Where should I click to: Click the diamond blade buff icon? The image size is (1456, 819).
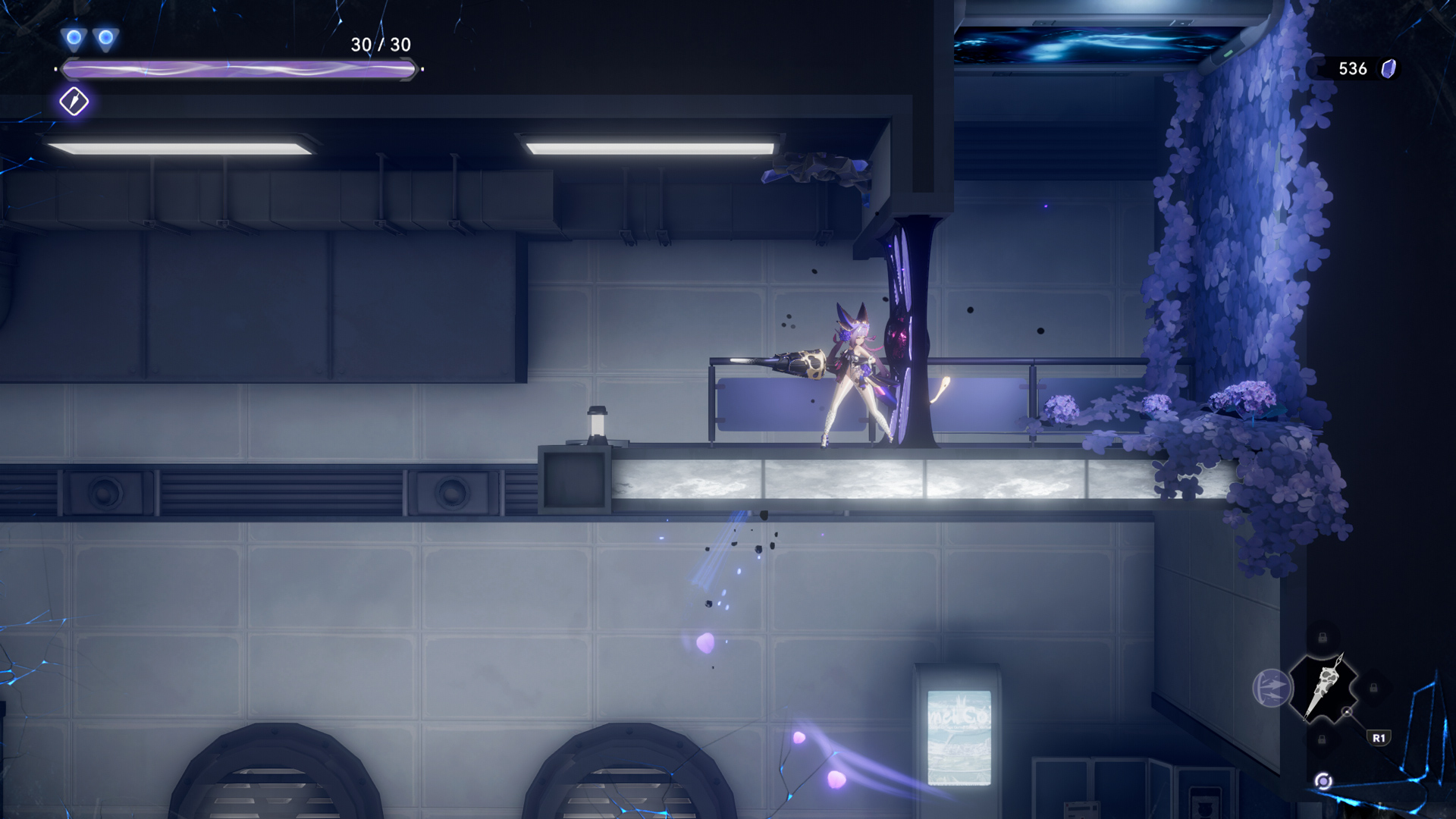point(74,102)
